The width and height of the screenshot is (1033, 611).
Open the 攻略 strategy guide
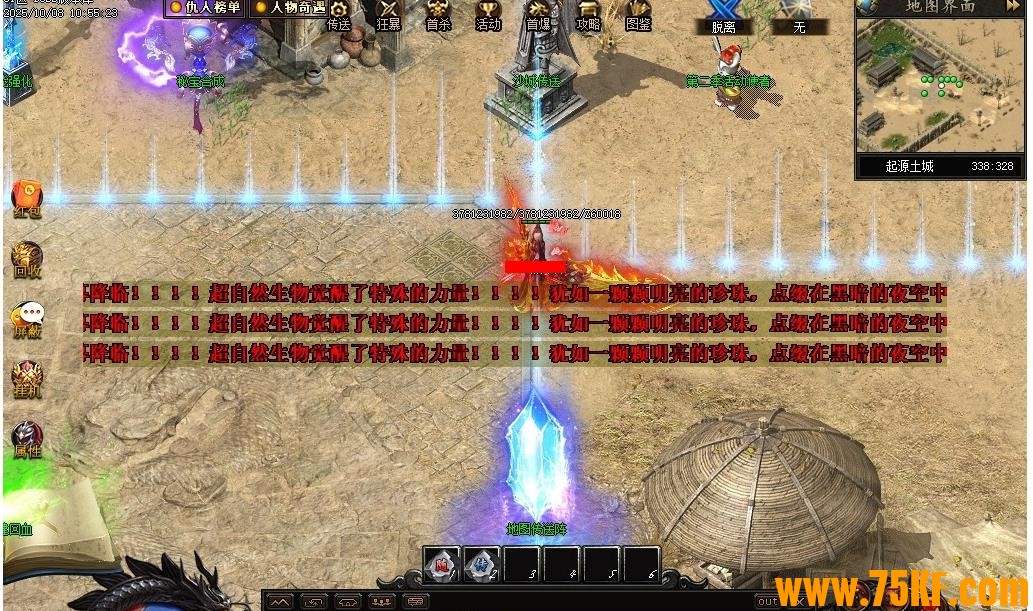click(x=588, y=14)
